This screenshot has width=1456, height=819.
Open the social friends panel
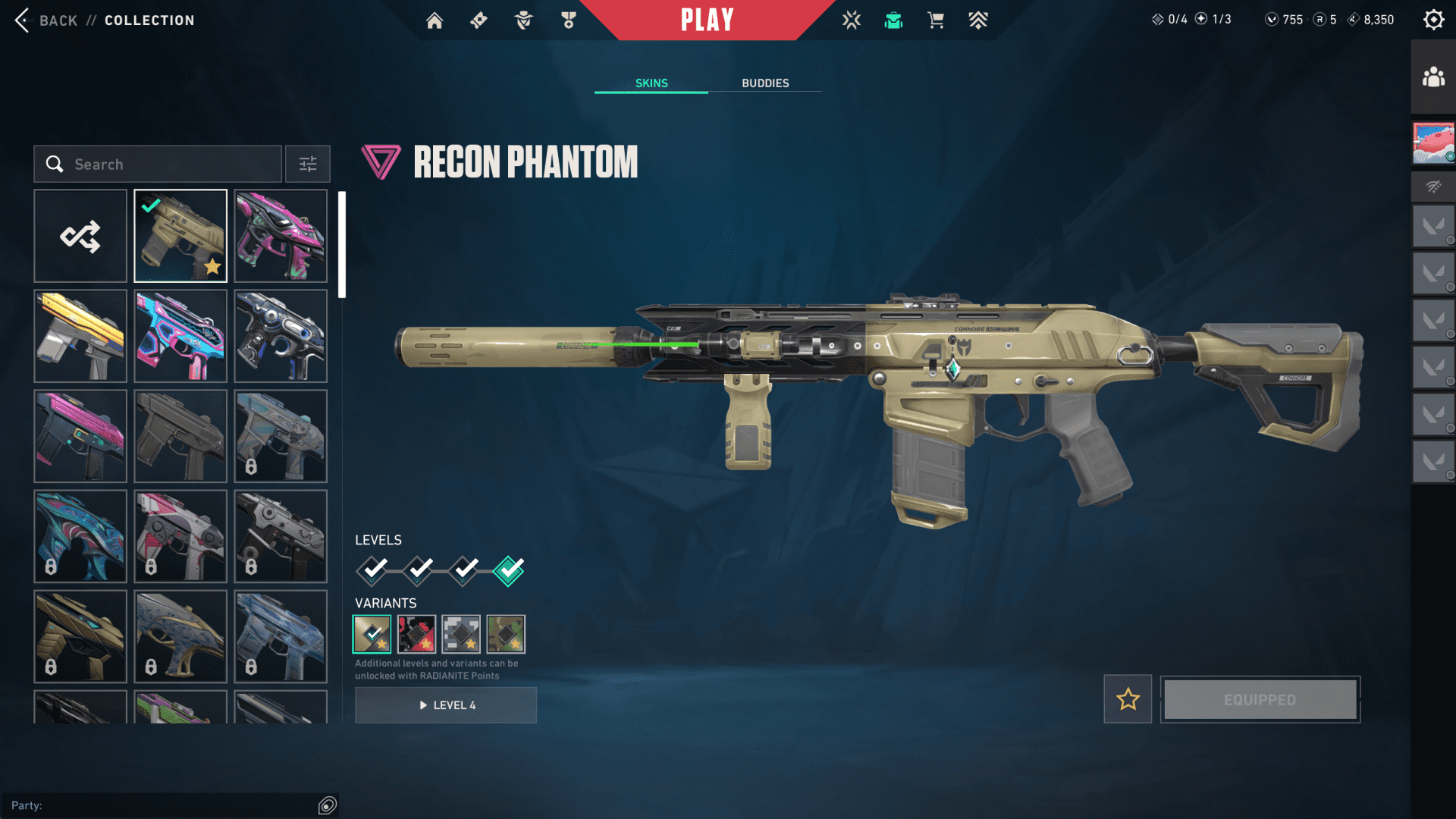pyautogui.click(x=1433, y=77)
